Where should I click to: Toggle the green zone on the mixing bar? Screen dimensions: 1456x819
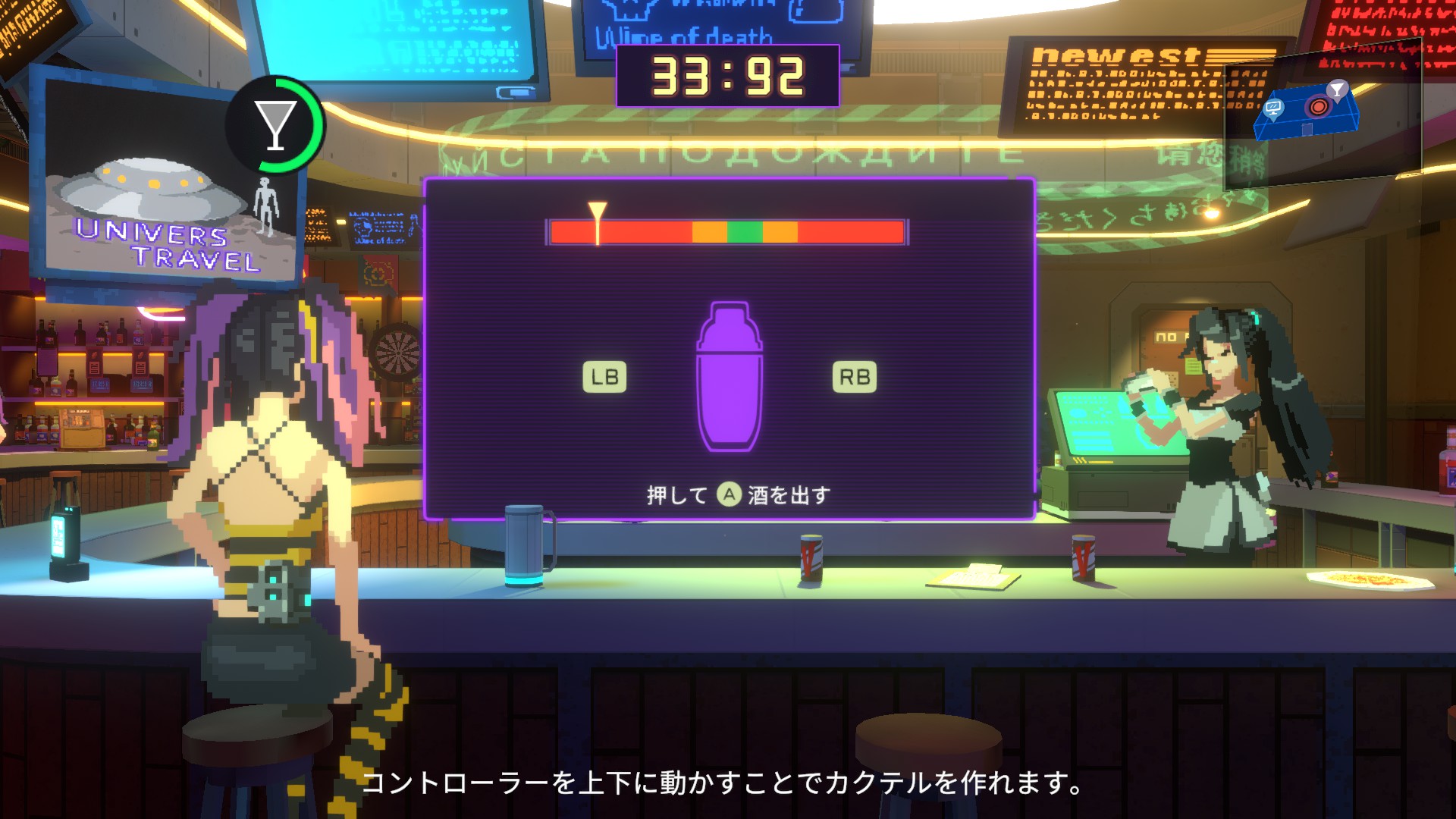(x=746, y=231)
